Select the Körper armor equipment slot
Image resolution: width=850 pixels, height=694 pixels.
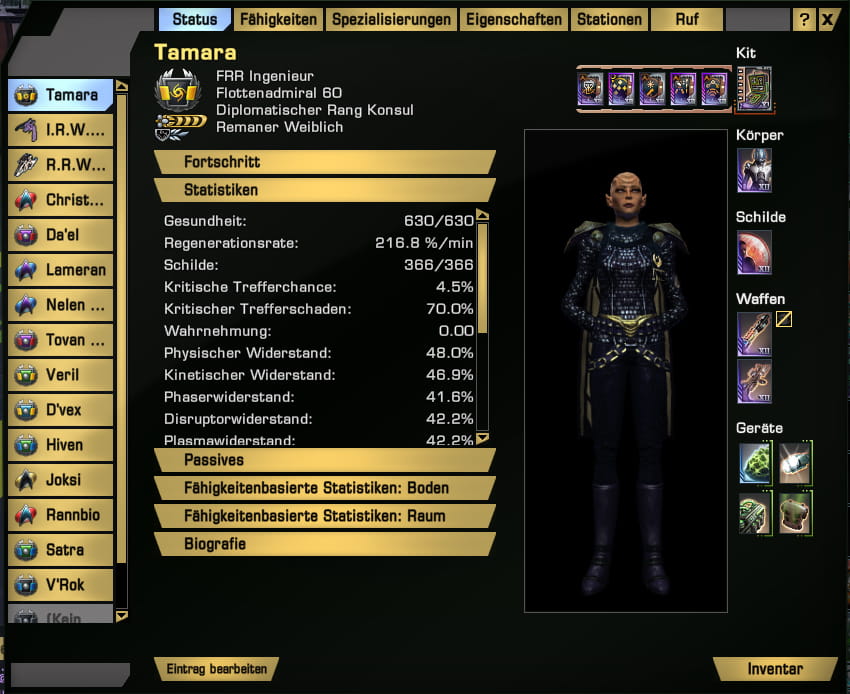click(x=754, y=170)
